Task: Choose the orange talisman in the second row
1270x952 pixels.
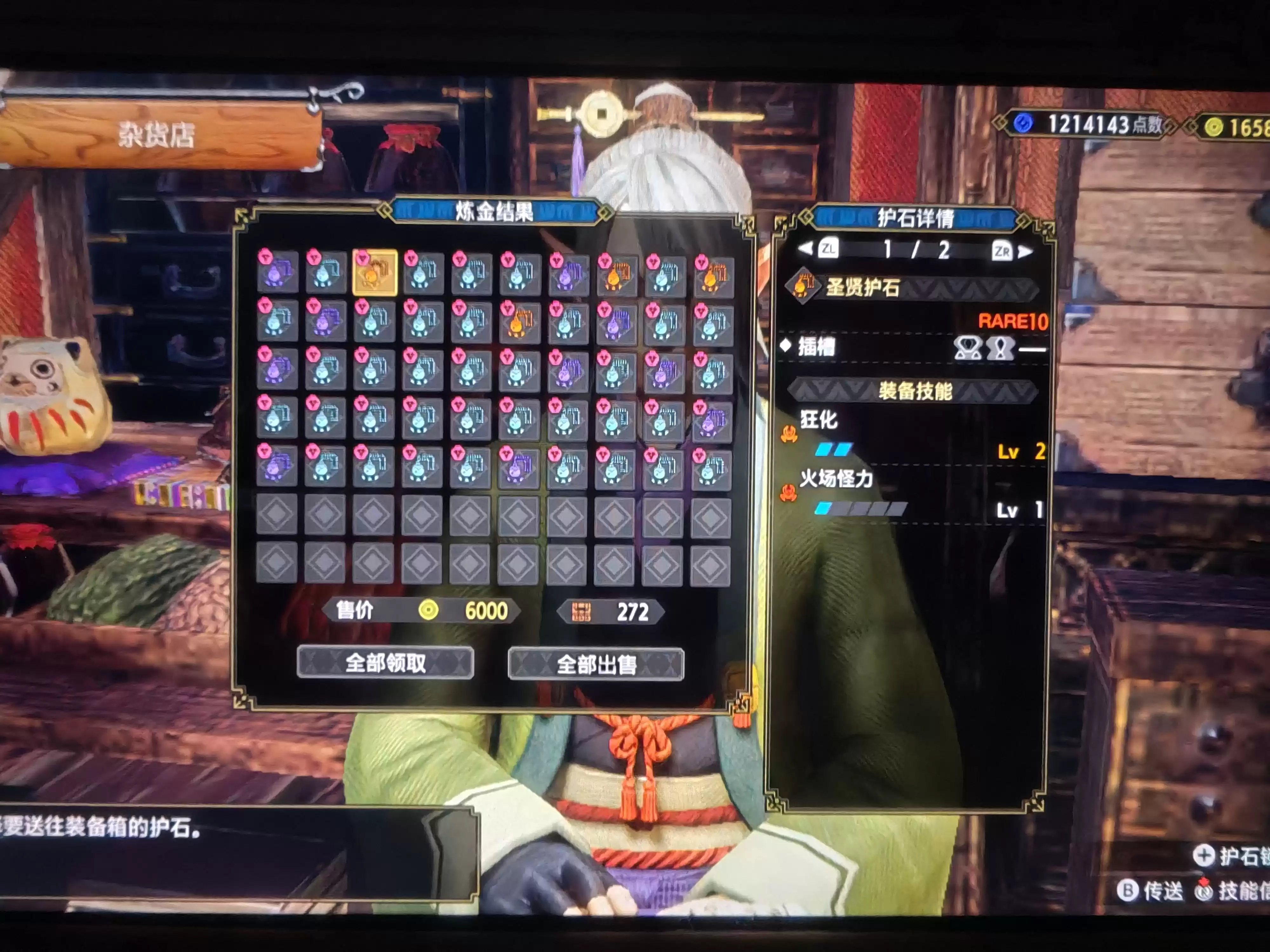Action: (520, 321)
